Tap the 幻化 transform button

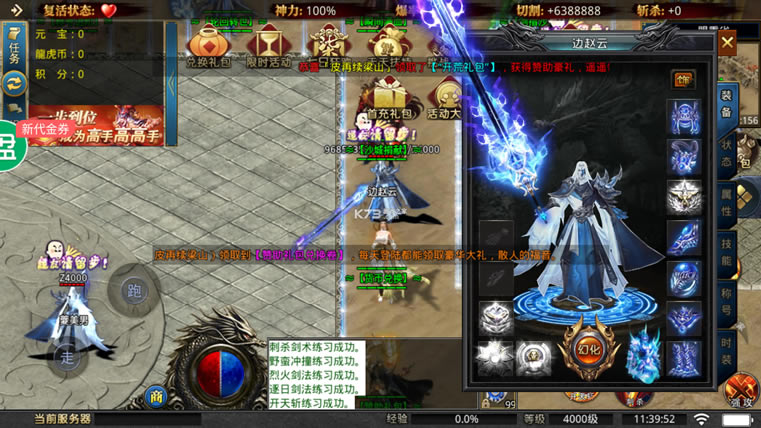point(586,348)
